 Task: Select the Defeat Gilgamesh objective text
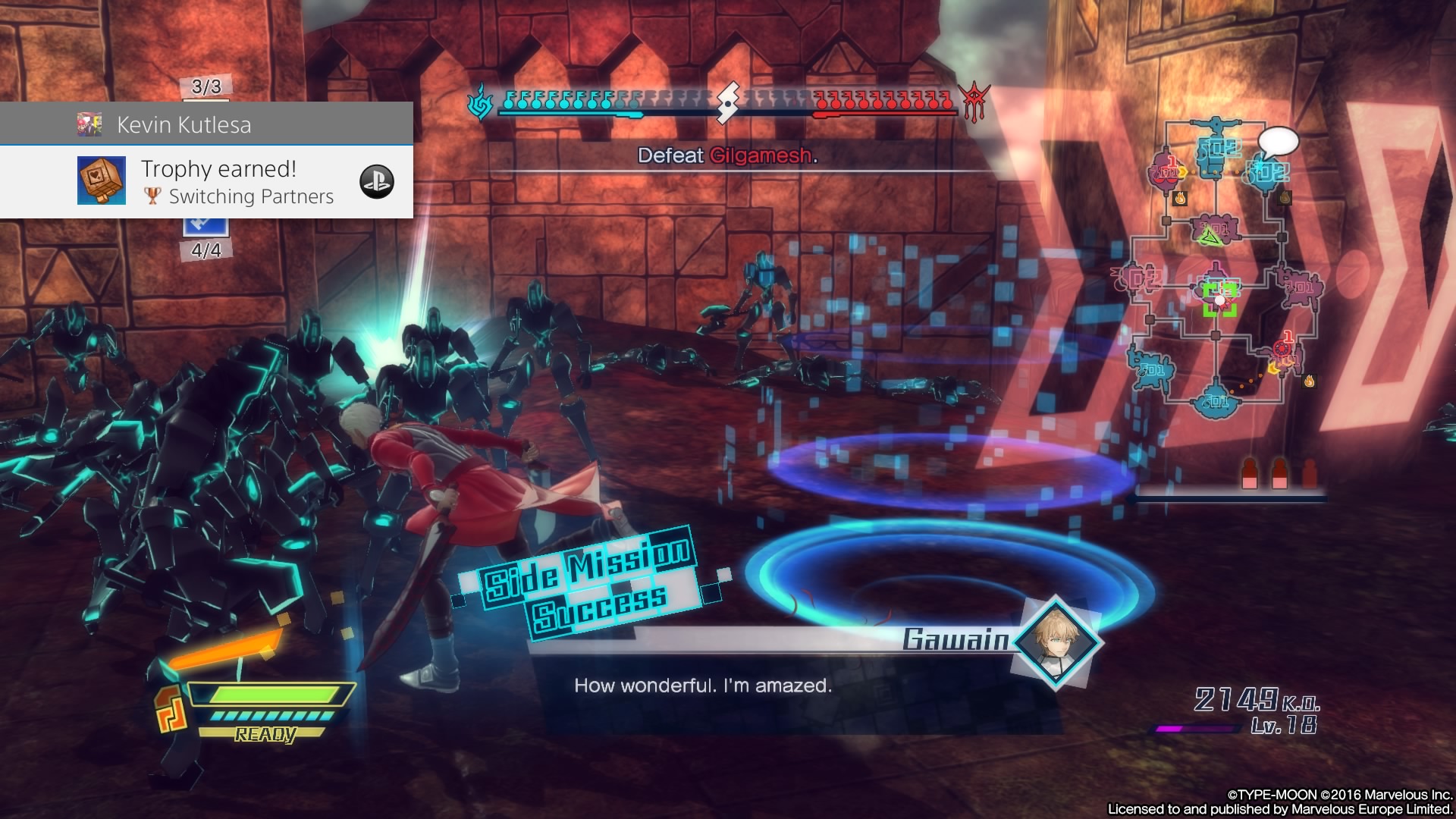click(x=726, y=155)
